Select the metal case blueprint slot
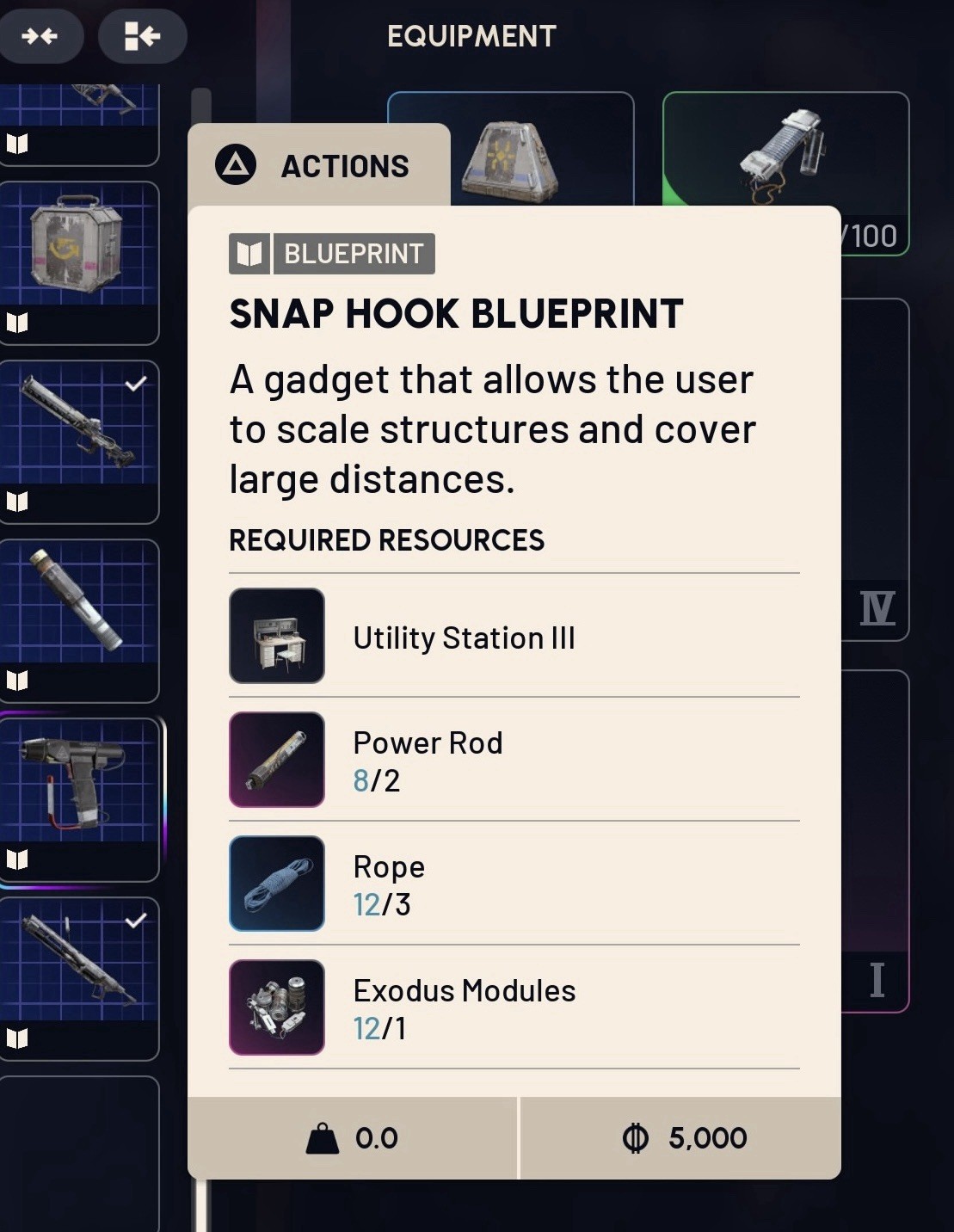954x1232 pixels. [77, 262]
